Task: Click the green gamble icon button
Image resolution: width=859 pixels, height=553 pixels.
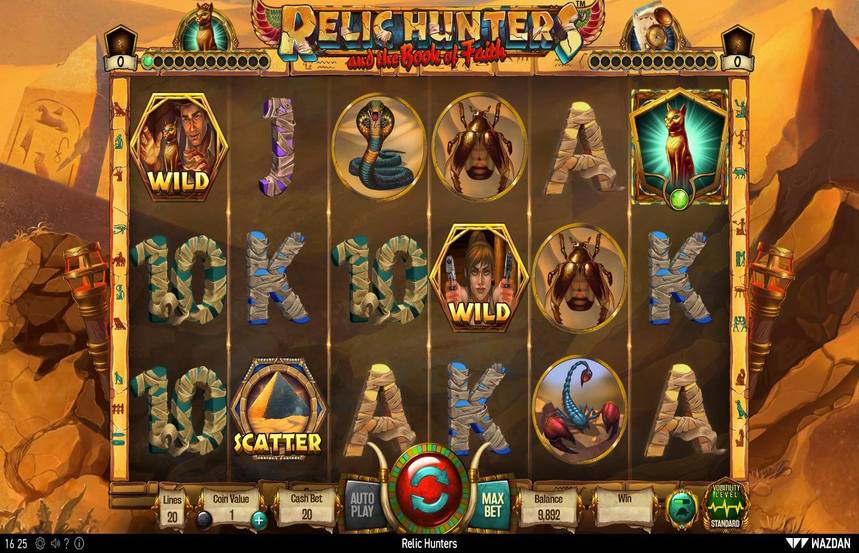Action: 682,504
